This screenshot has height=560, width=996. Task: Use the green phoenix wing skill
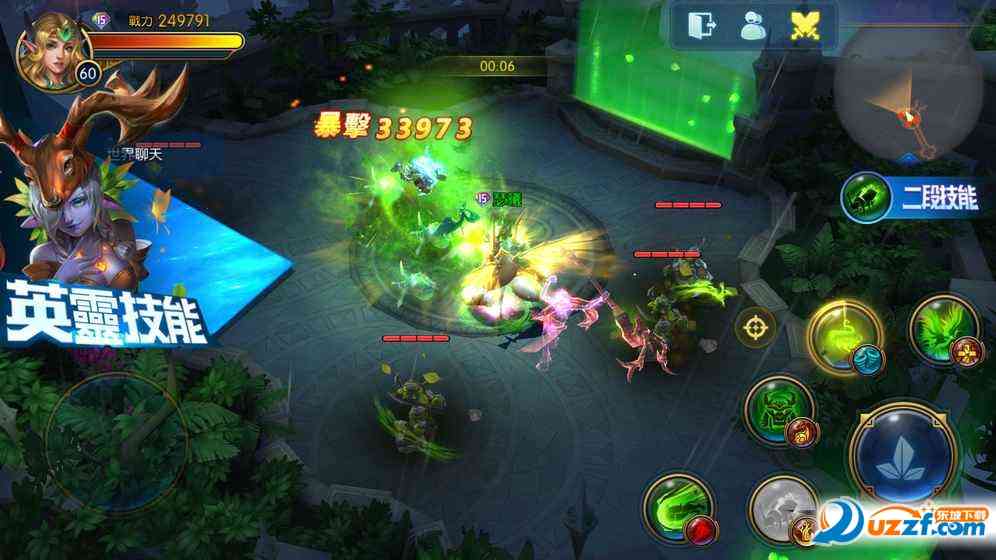(944, 329)
